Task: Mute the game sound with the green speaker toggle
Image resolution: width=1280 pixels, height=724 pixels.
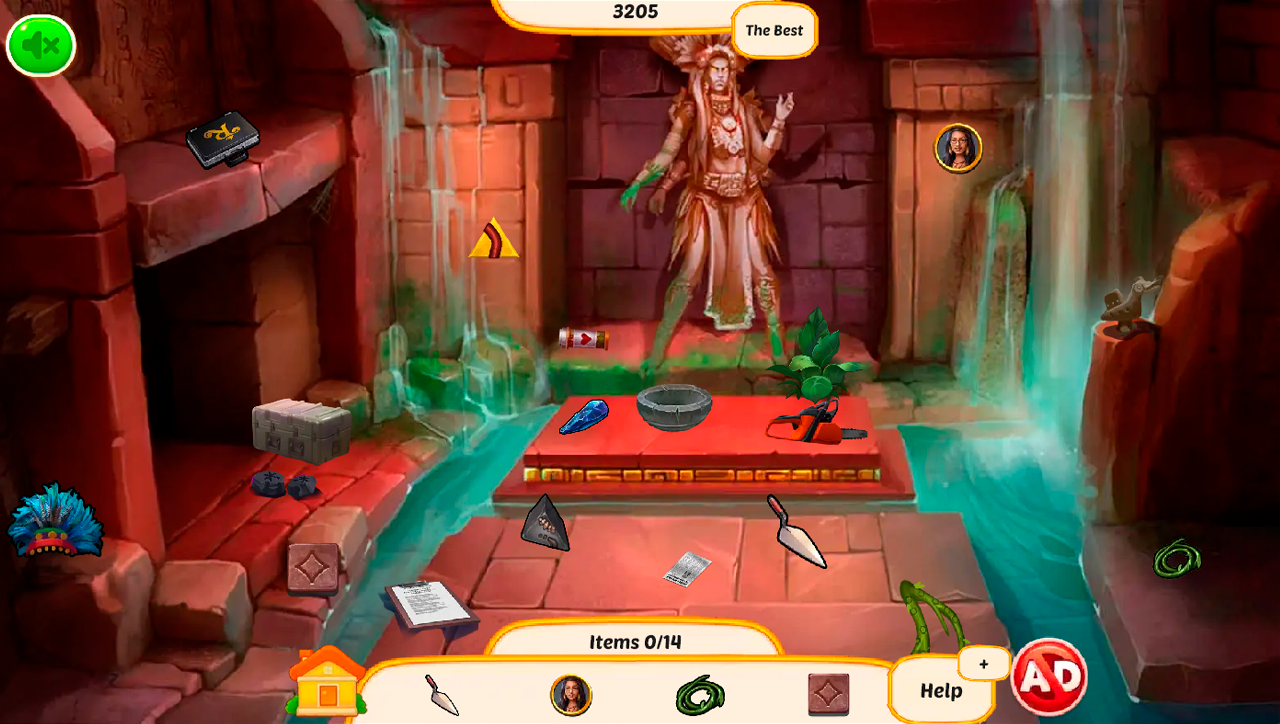Action: [x=40, y=45]
